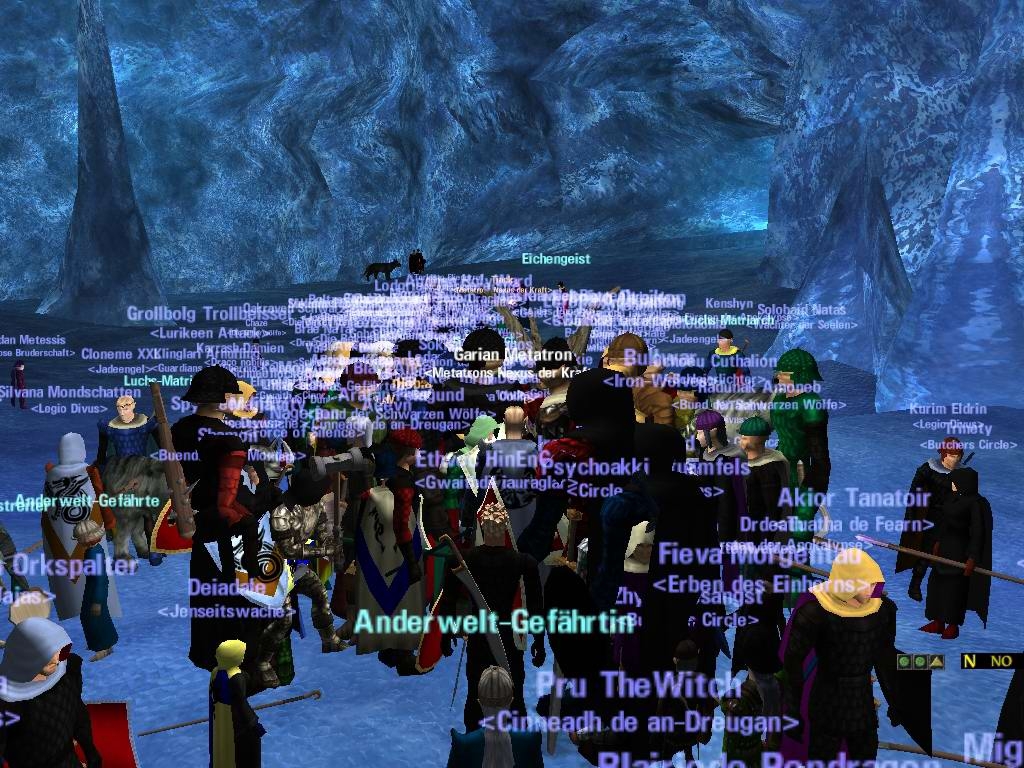Image resolution: width=1024 pixels, height=768 pixels.
Task: Click the yellow triangle status icon
Action: [937, 661]
